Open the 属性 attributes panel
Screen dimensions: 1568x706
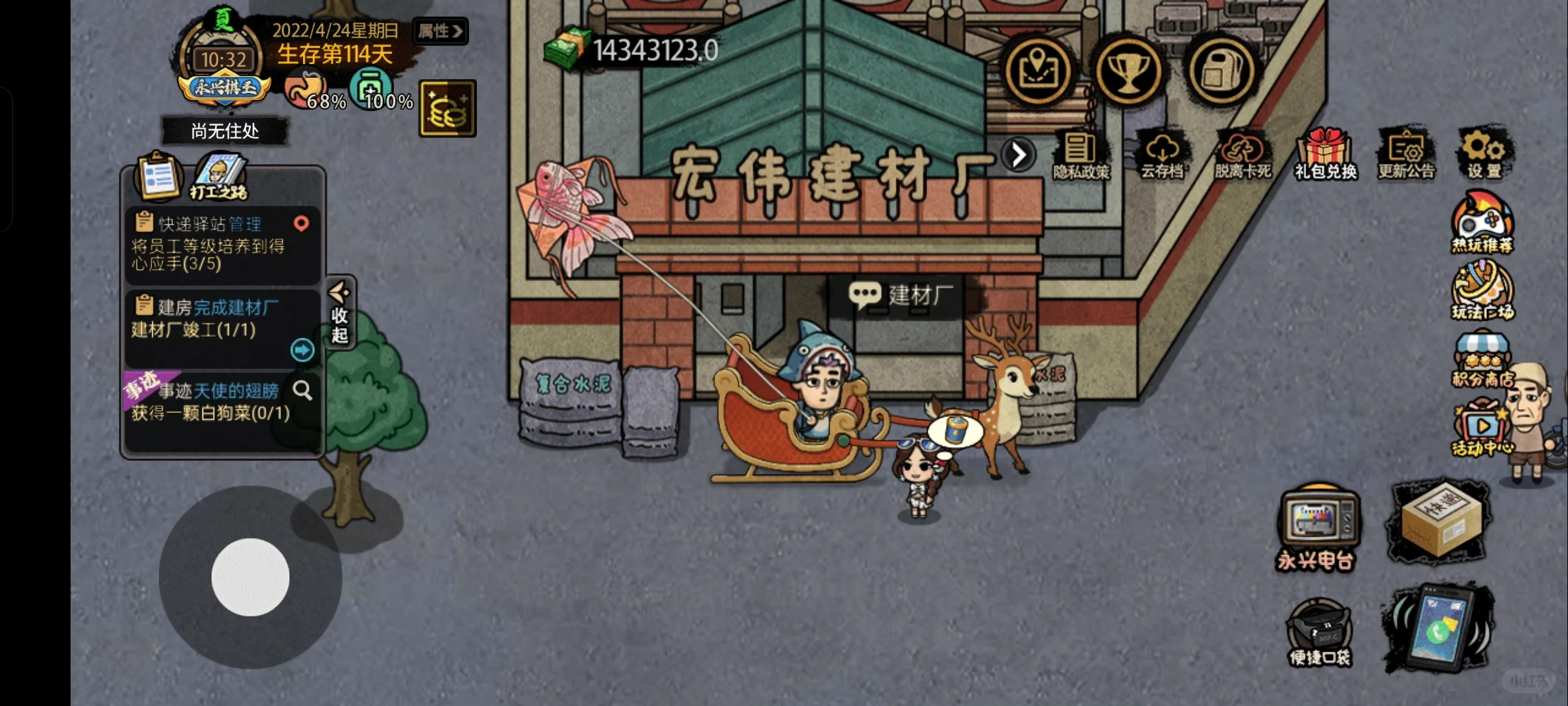point(440,31)
